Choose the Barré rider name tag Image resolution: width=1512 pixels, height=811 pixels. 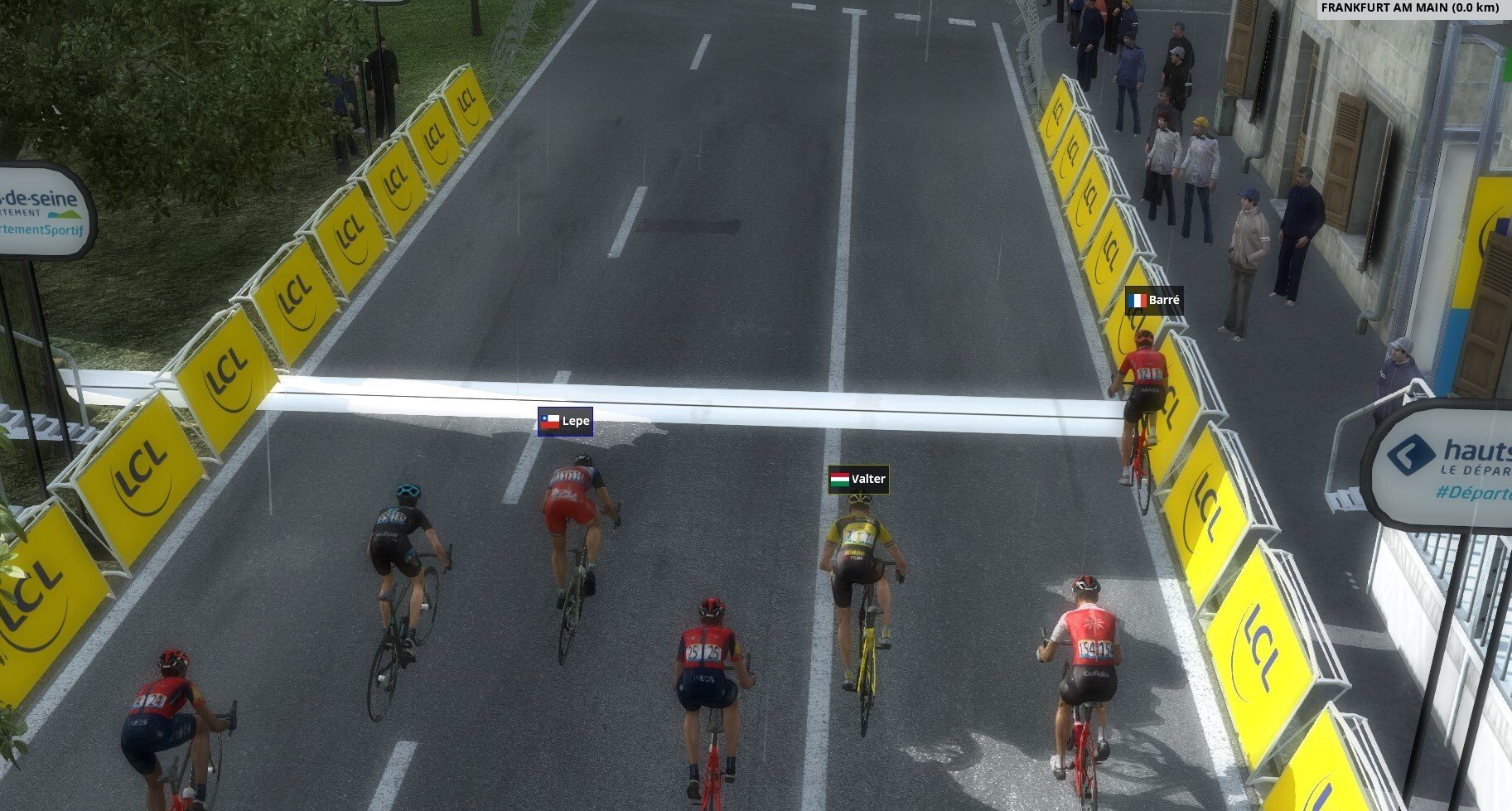(1154, 300)
